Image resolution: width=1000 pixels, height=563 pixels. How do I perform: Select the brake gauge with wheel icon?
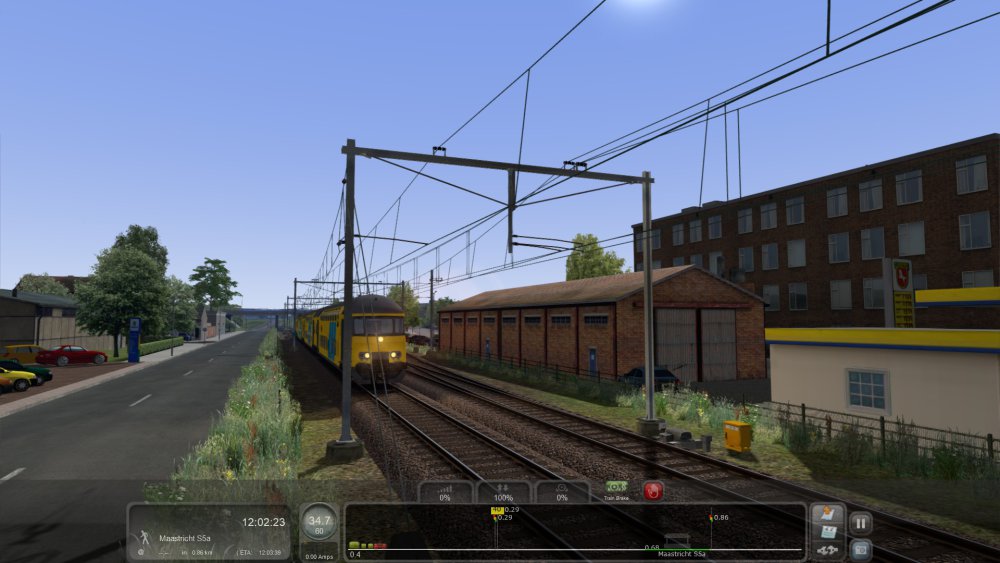click(x=562, y=492)
